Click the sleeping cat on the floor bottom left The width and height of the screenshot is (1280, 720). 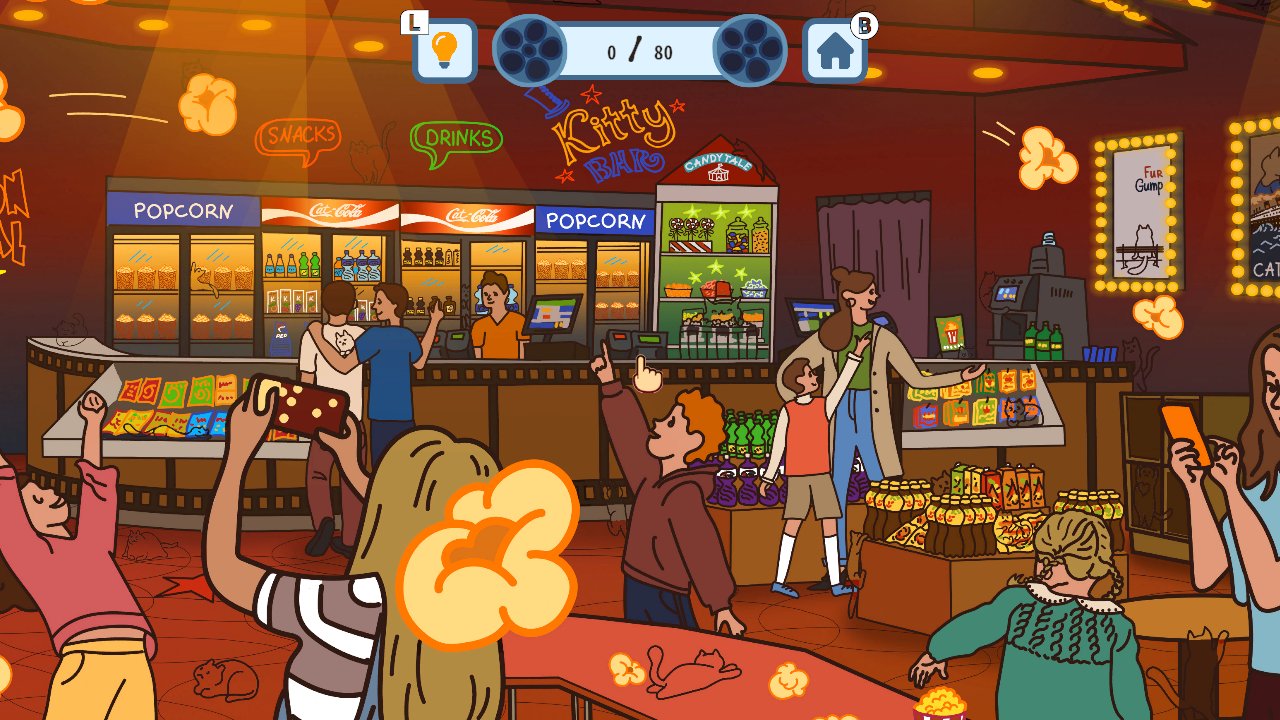click(222, 679)
